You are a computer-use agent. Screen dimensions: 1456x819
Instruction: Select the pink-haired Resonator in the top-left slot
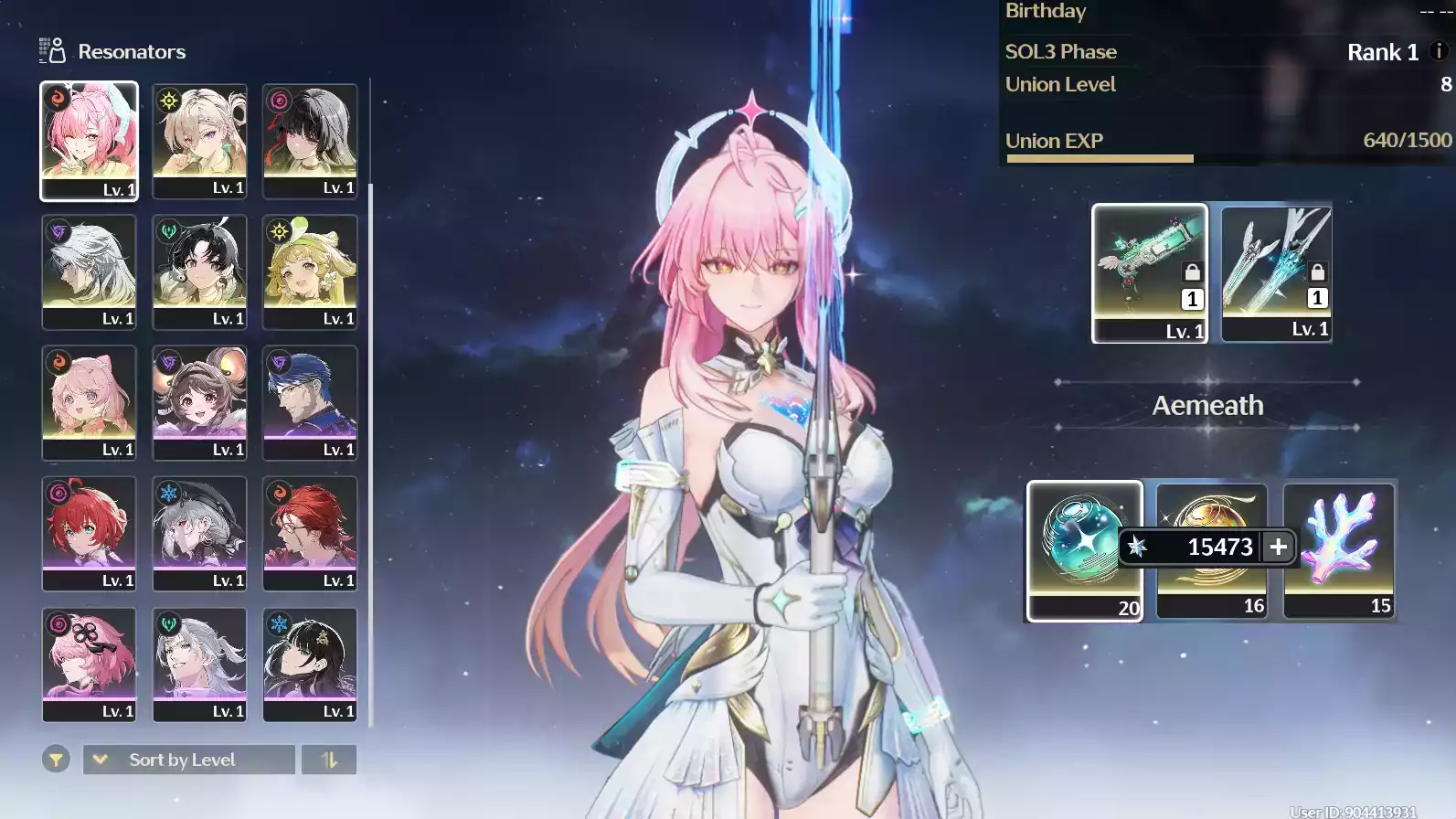click(89, 141)
